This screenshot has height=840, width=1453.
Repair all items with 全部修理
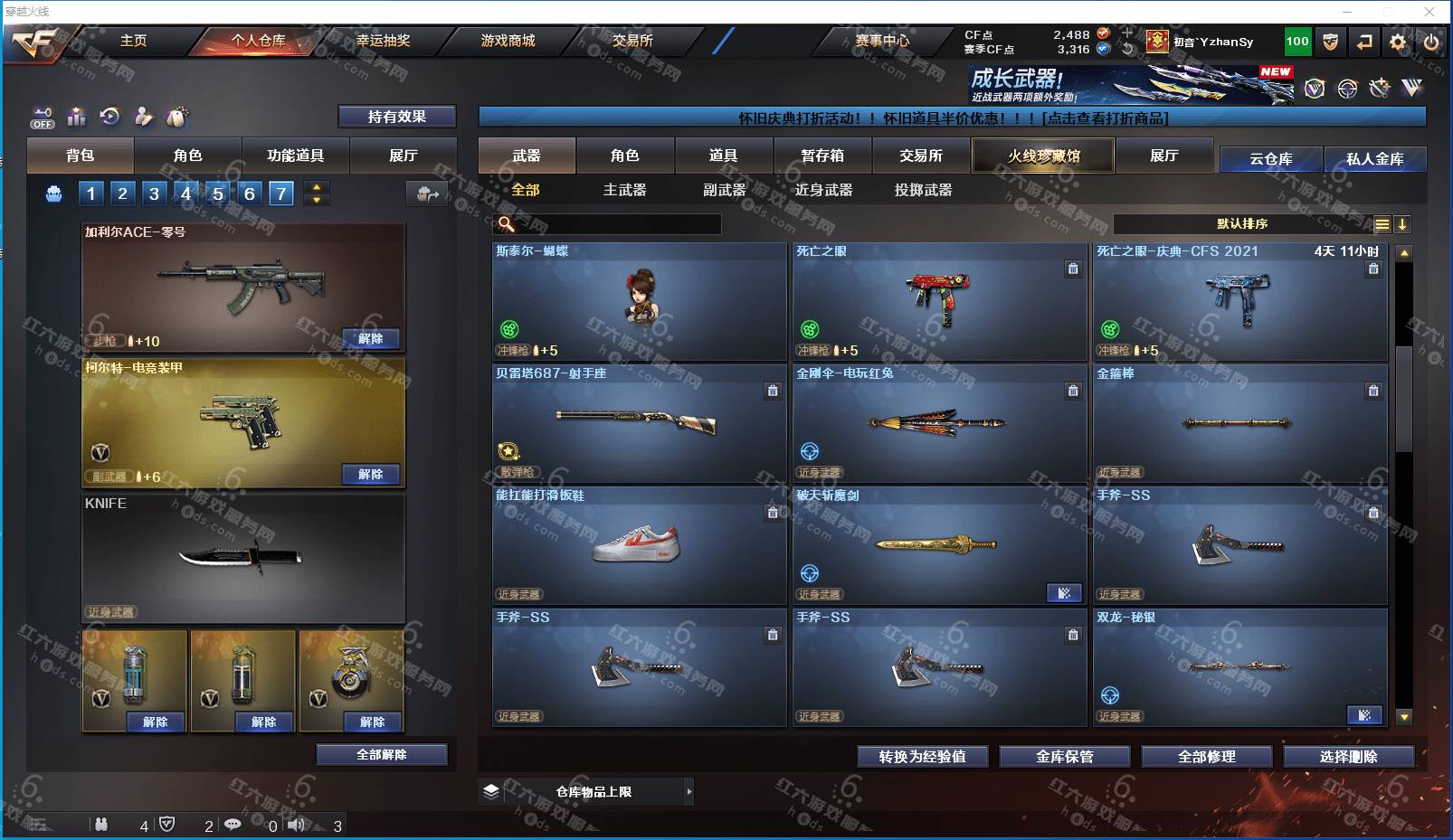(x=1206, y=757)
